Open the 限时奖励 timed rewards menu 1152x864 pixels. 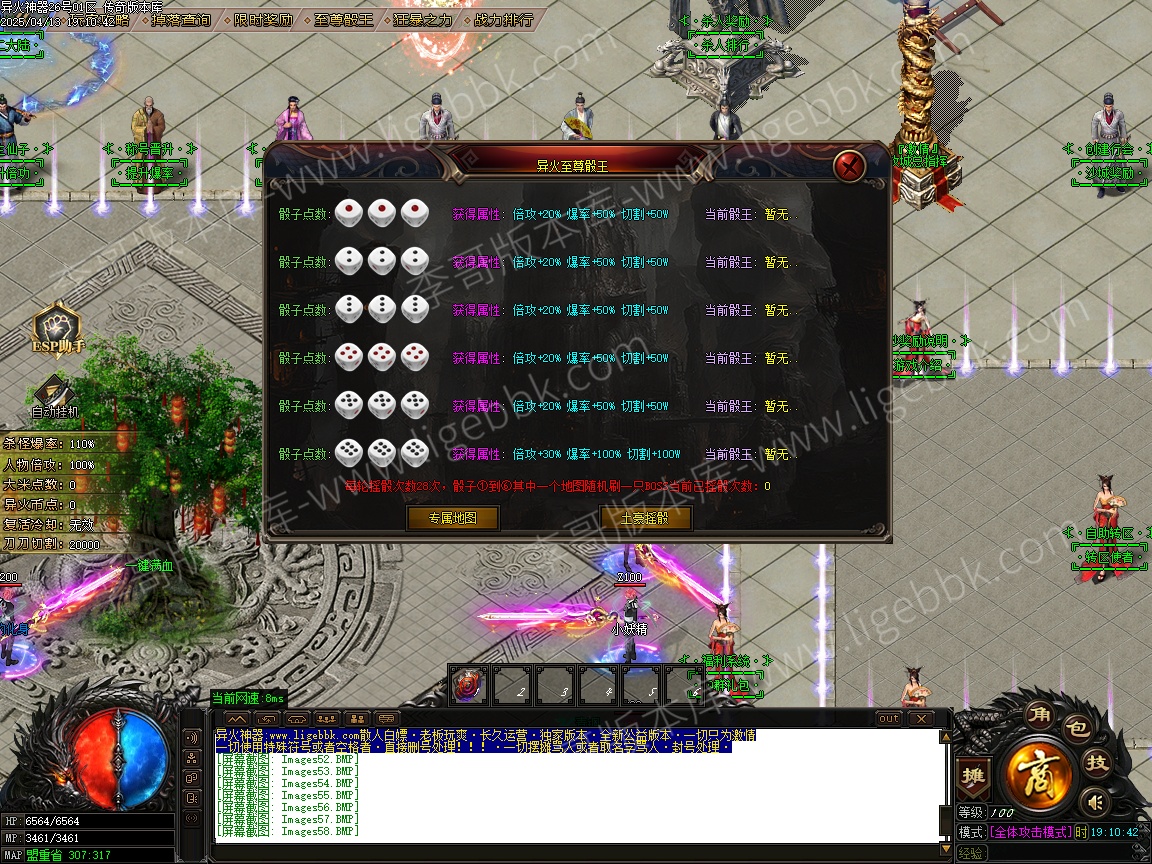264,19
